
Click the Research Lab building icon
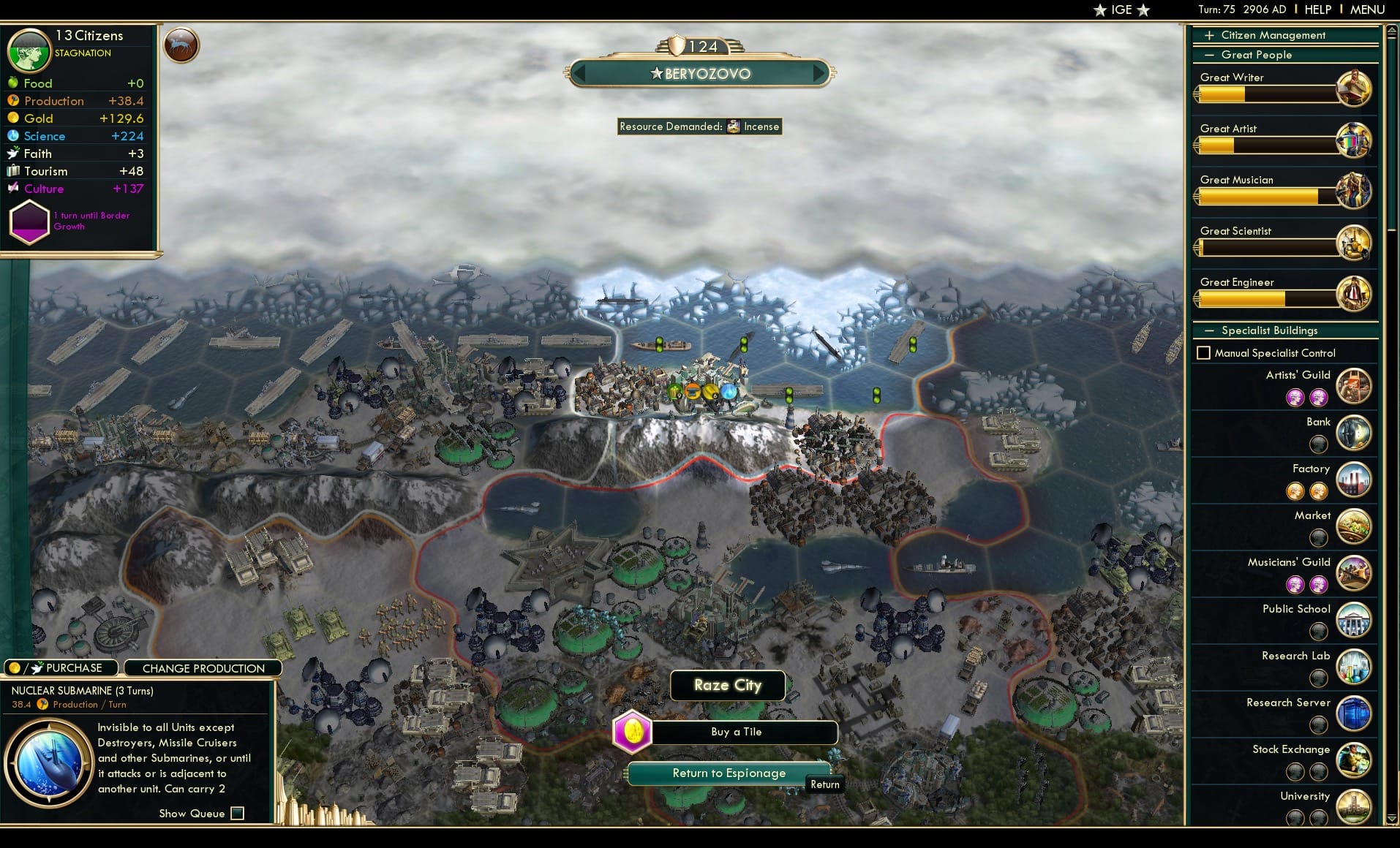pos(1354,667)
